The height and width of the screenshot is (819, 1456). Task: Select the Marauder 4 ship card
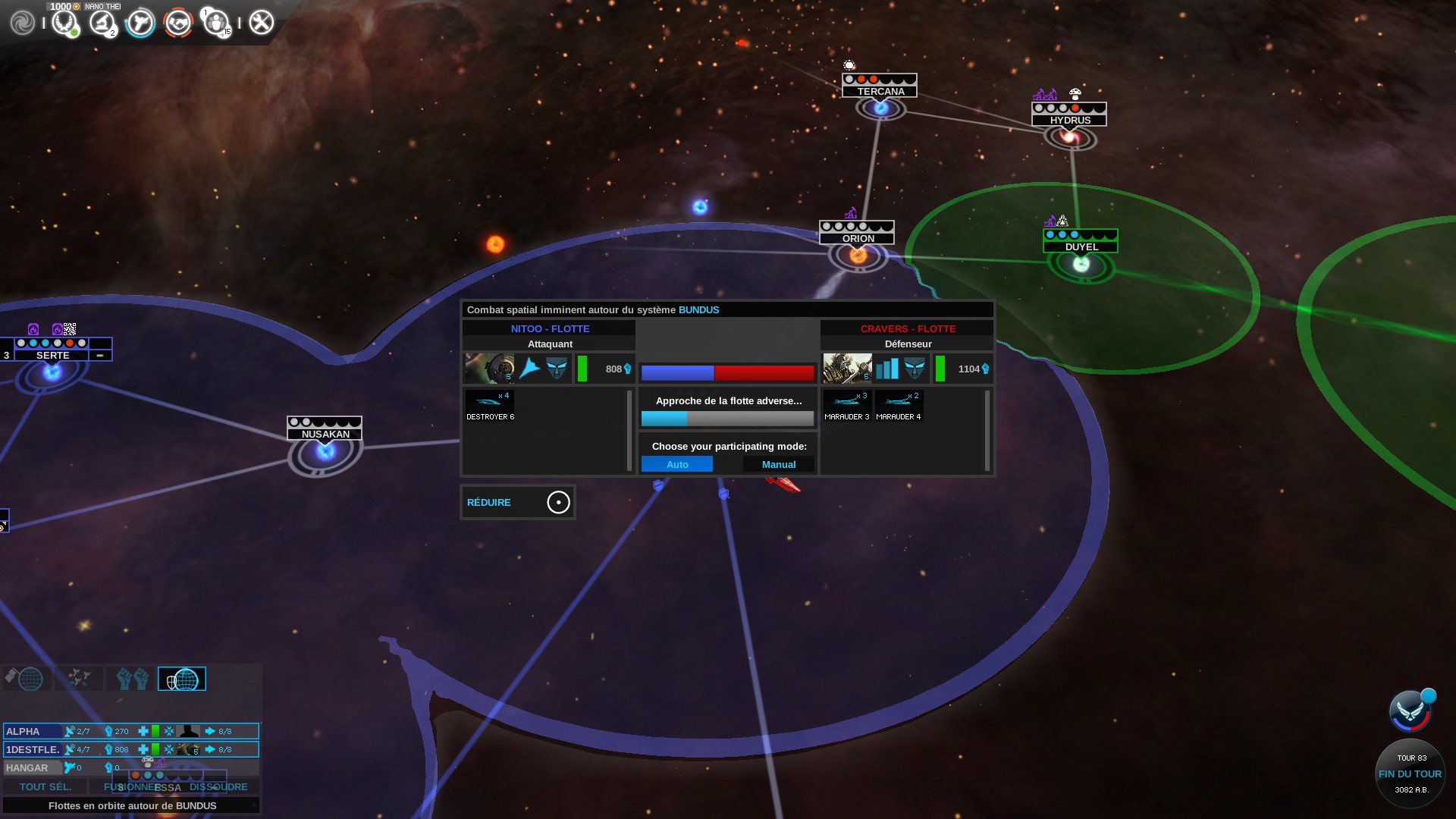899,406
